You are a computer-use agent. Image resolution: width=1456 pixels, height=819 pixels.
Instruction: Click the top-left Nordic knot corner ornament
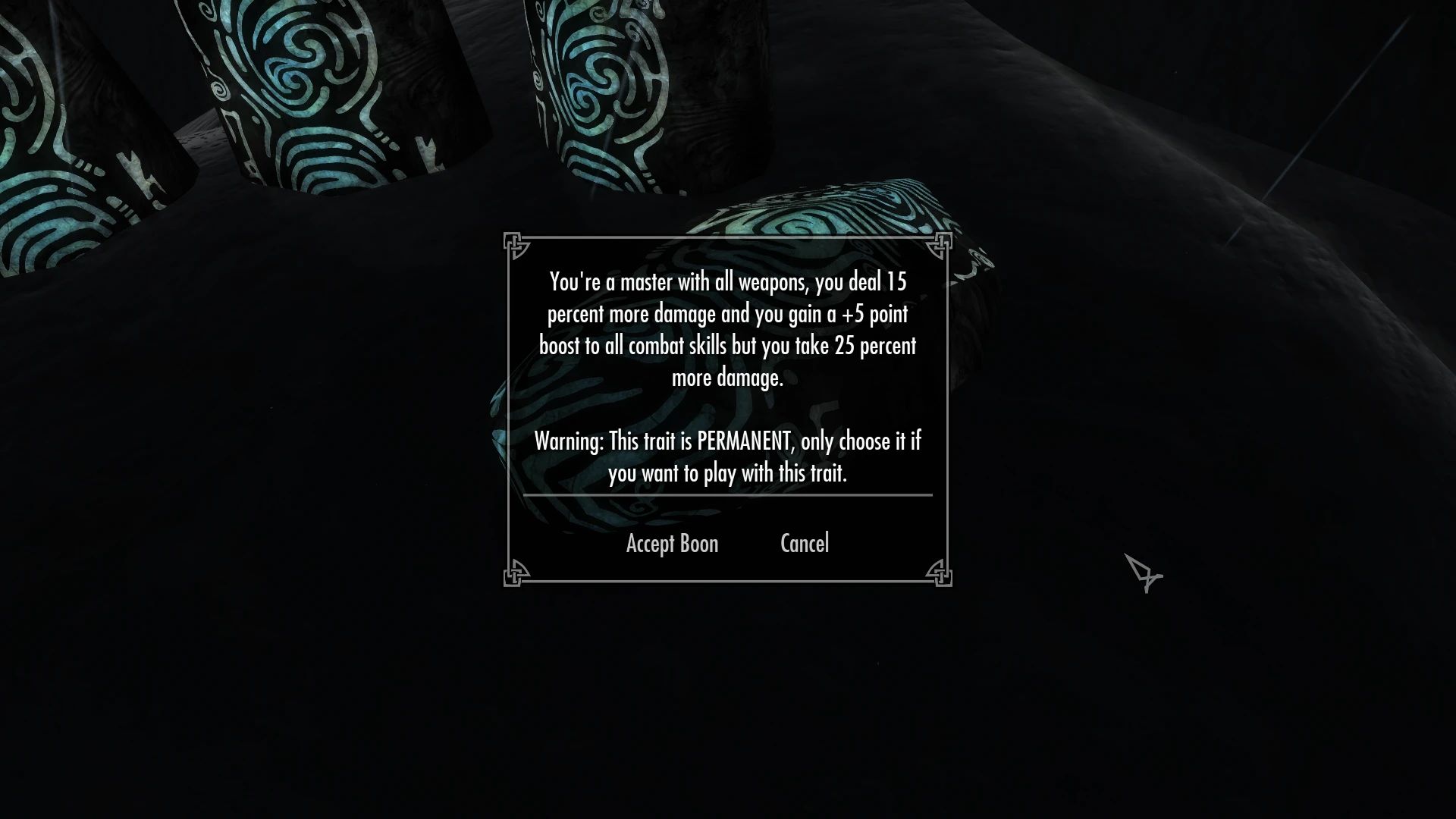point(516,243)
